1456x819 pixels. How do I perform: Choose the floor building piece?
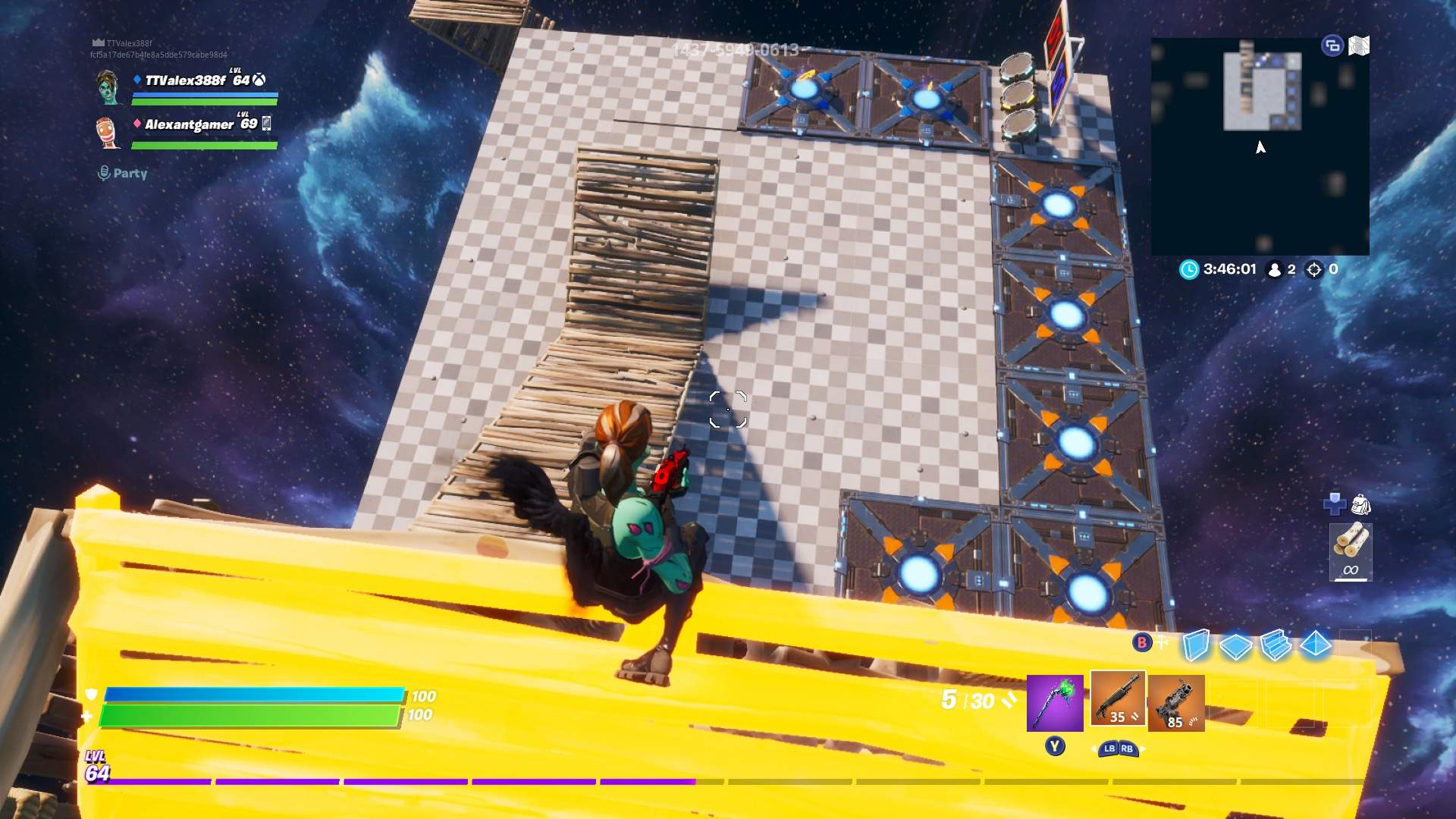[1235, 645]
